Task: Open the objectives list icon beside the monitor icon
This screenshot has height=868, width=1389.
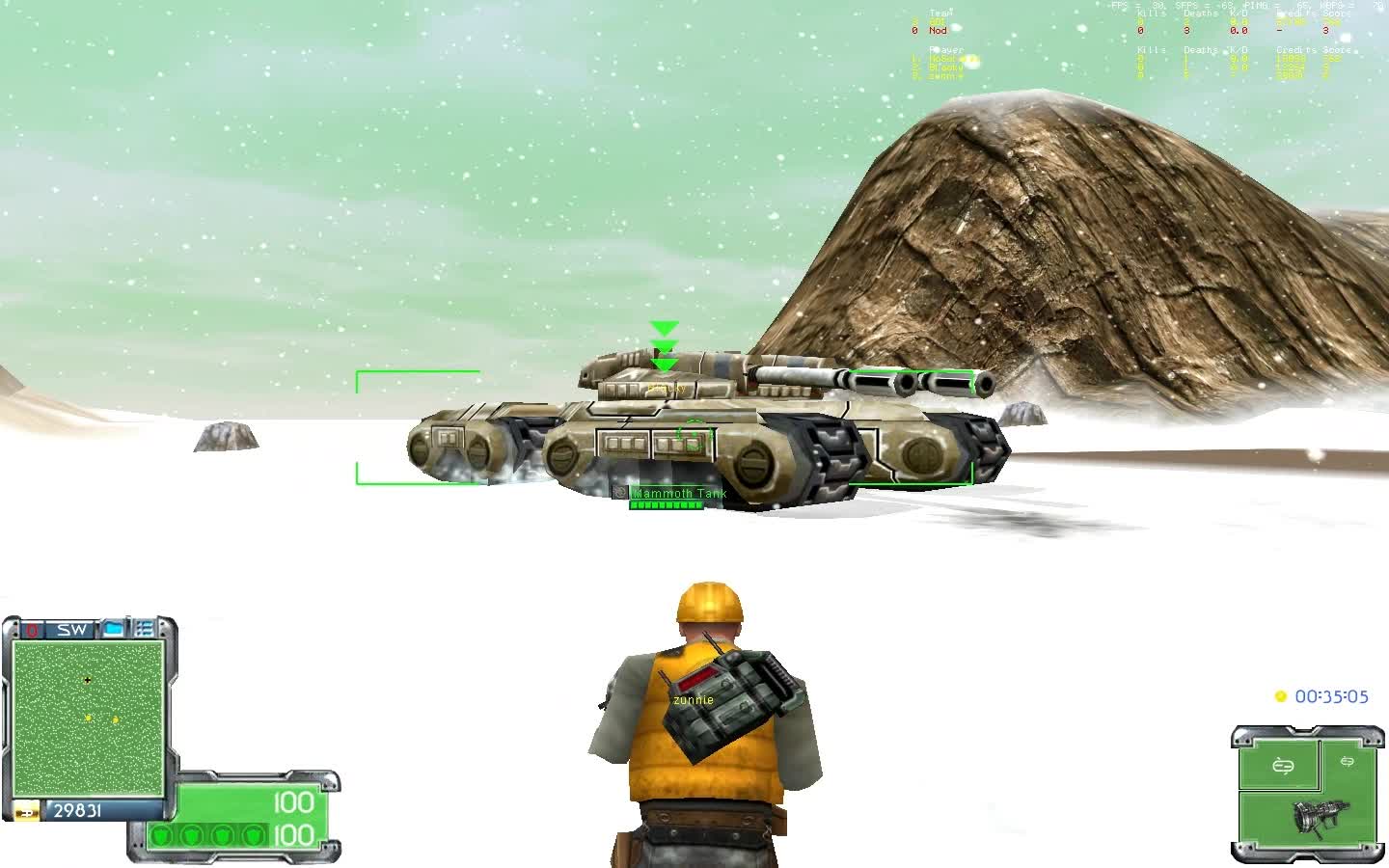Action: 145,629
